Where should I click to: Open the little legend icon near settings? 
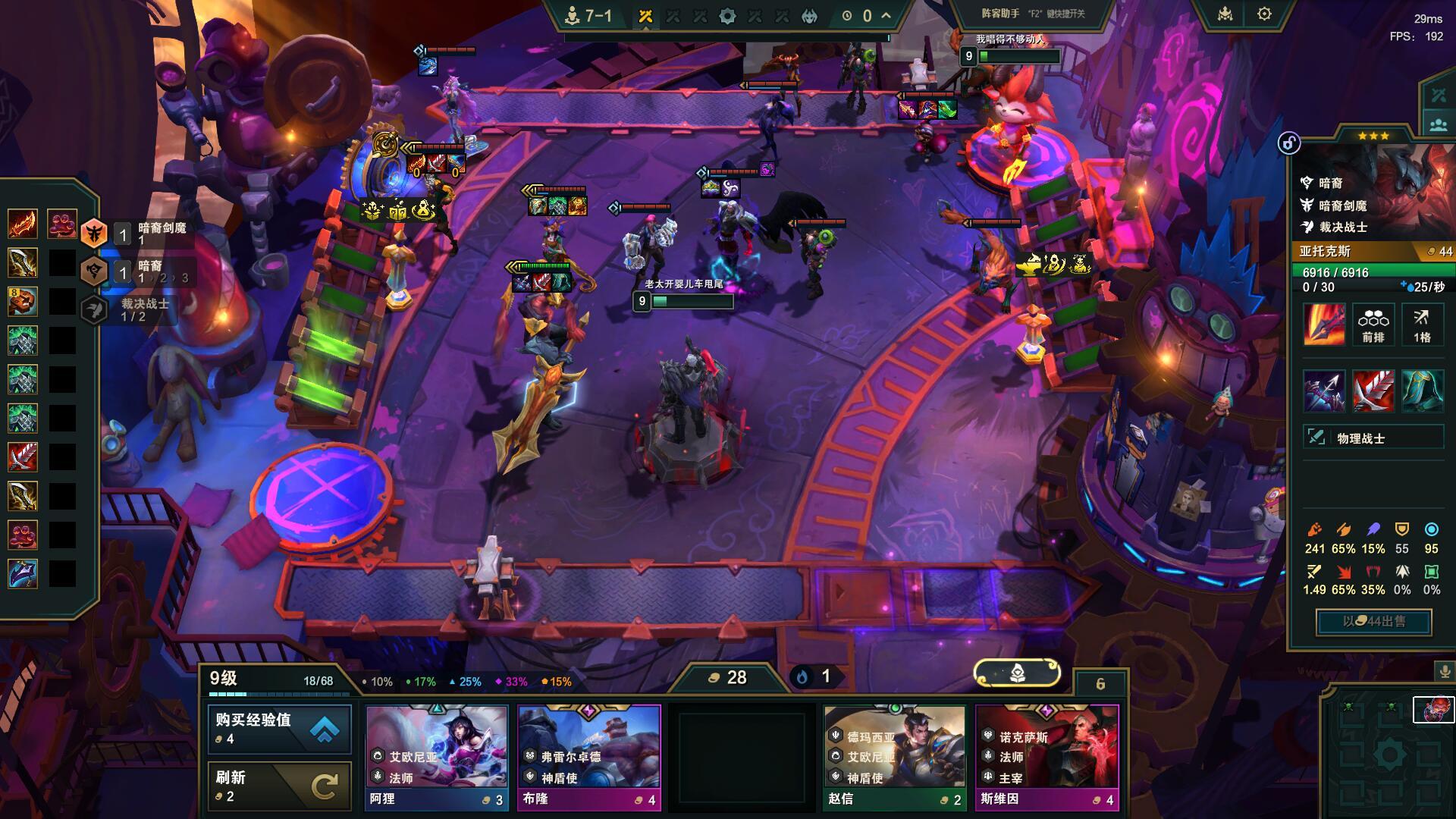[1225, 14]
